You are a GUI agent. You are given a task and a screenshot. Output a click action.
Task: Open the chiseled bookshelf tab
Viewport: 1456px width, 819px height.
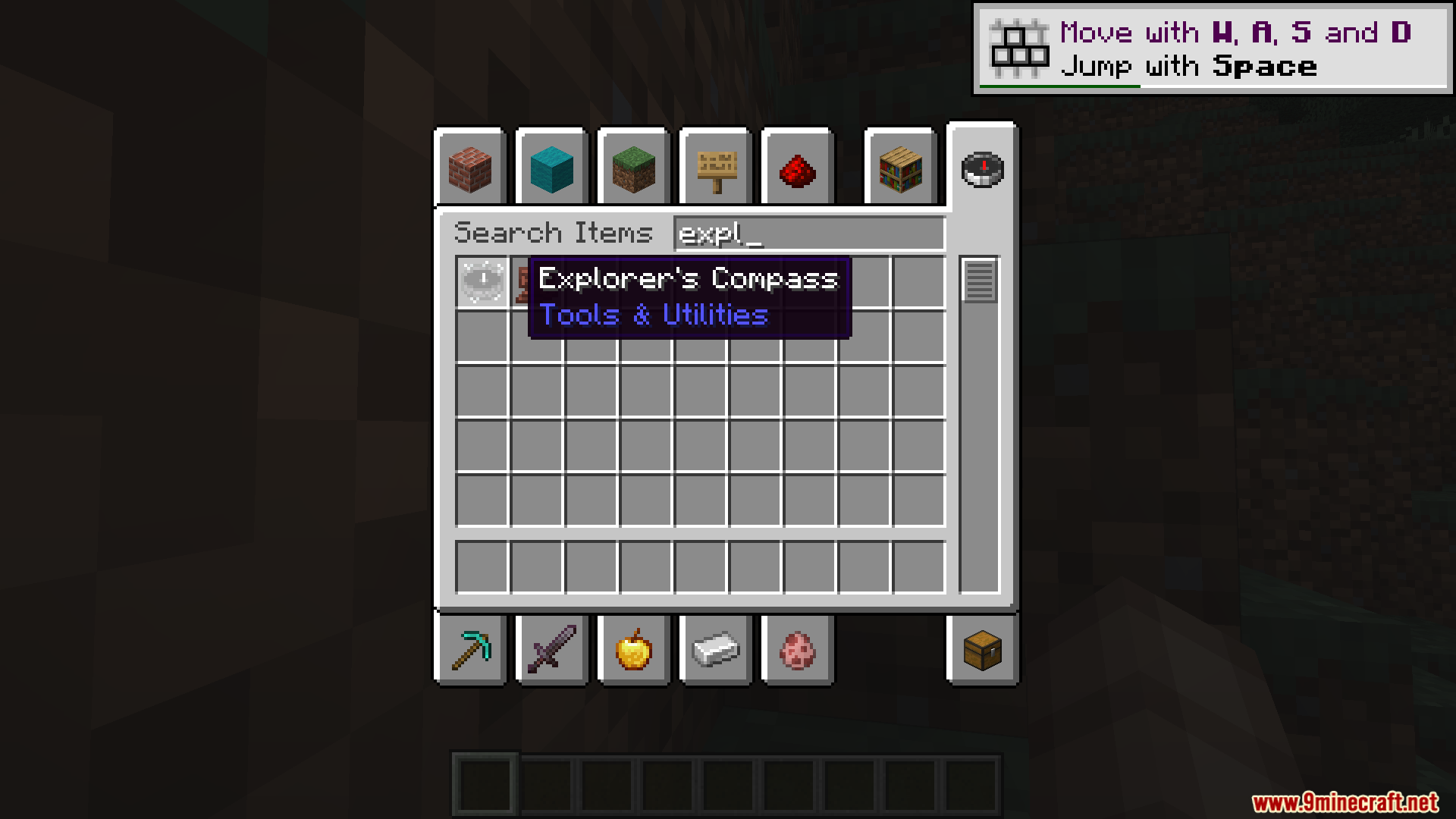(899, 170)
